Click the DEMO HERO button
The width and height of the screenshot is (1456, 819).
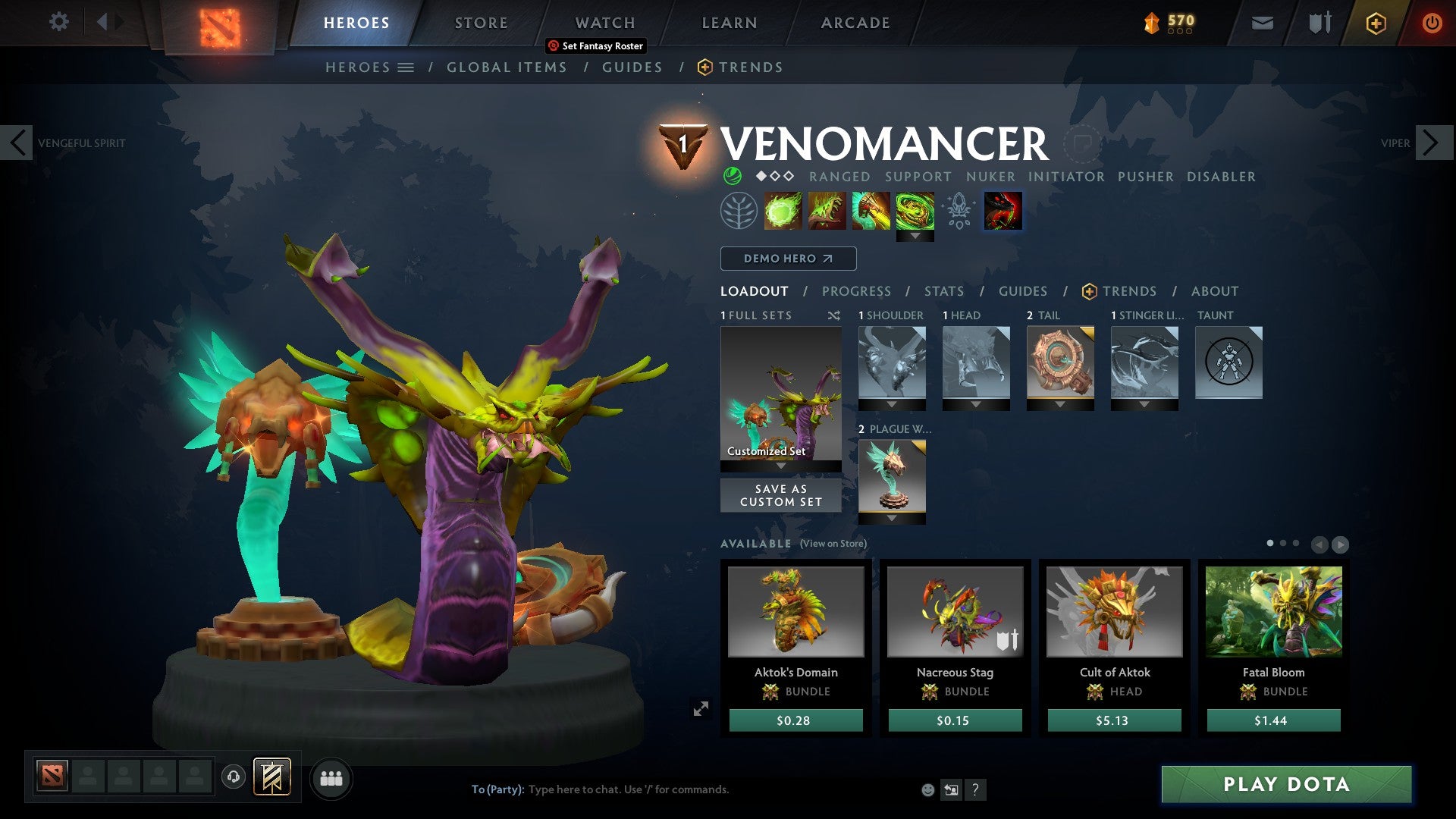[x=787, y=259]
